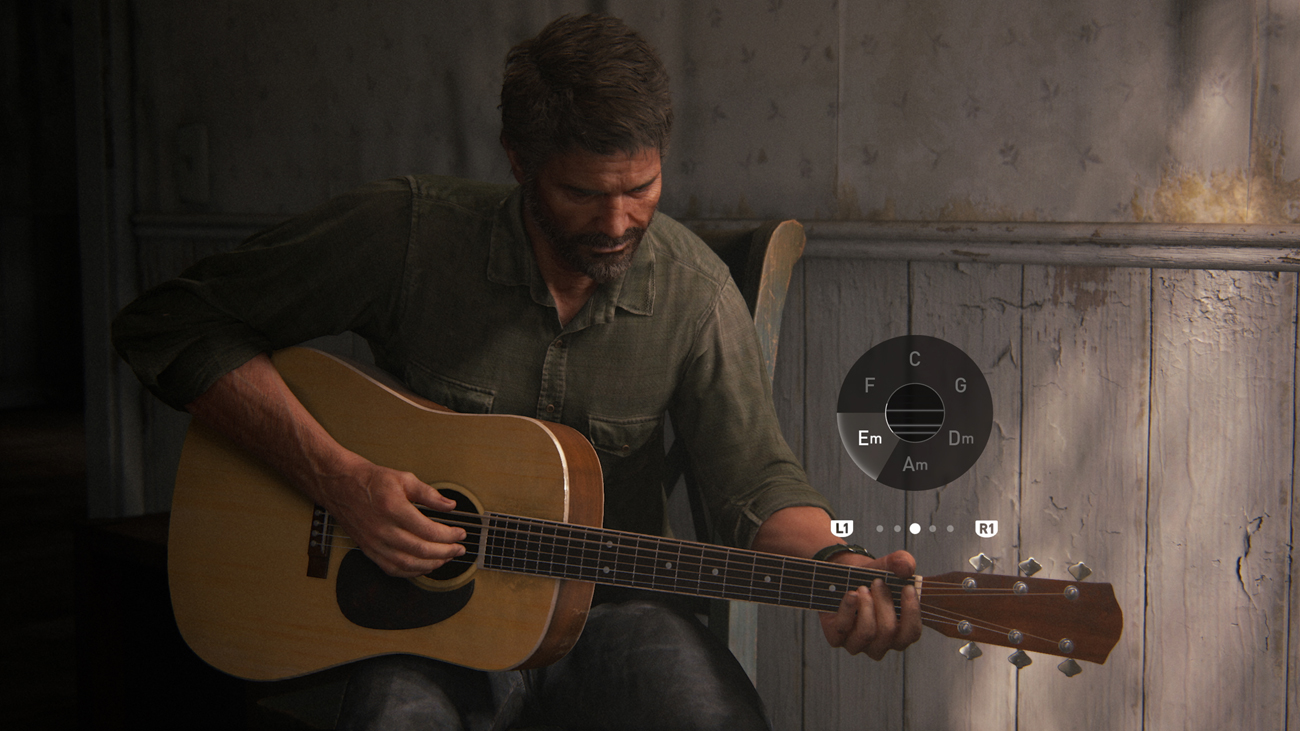Toggle the highlighted Em chord selection

coord(870,438)
